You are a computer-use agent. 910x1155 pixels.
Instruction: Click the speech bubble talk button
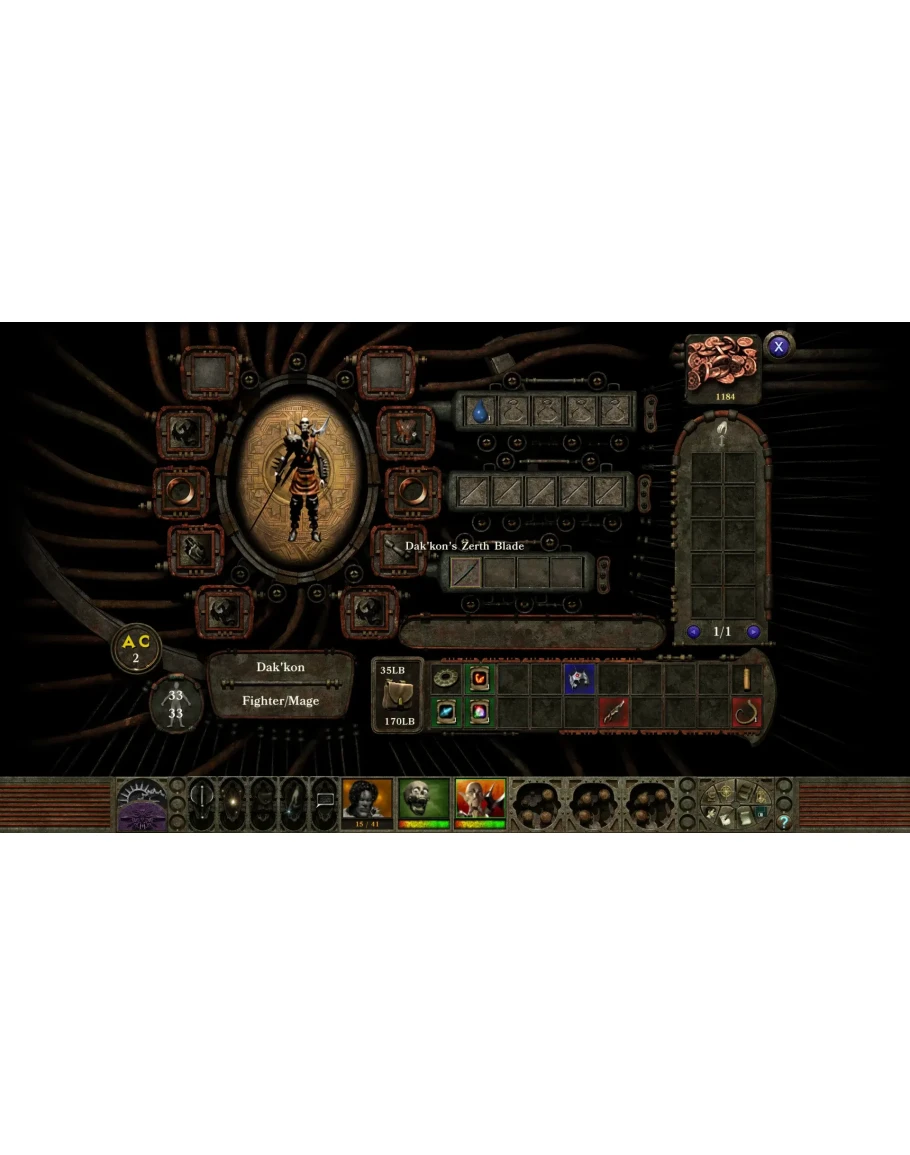324,802
